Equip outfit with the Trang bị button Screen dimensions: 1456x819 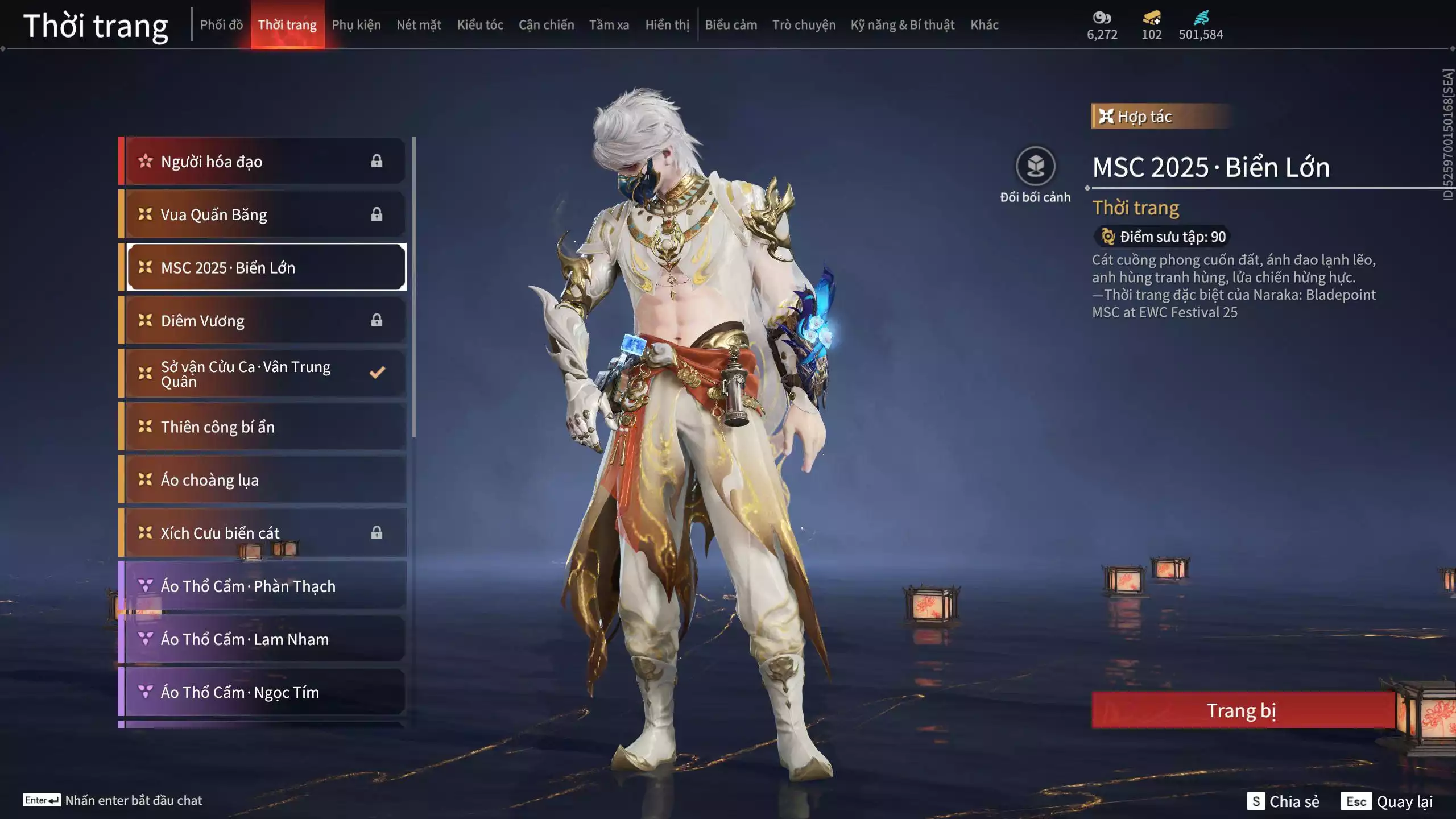click(x=1242, y=710)
